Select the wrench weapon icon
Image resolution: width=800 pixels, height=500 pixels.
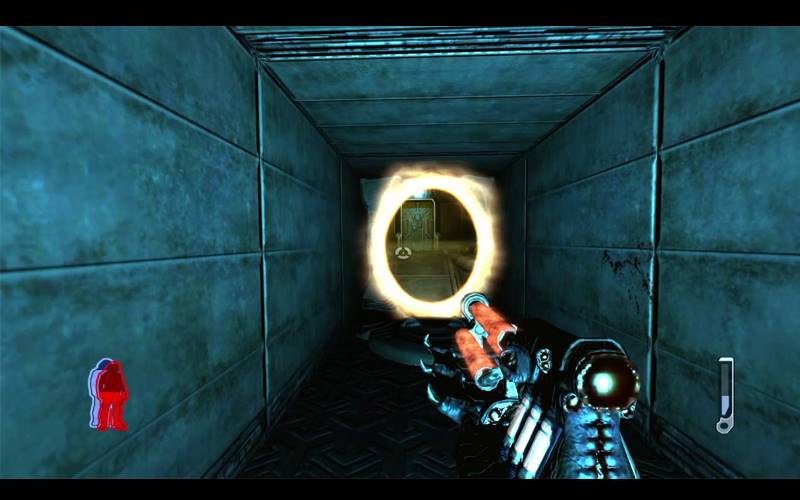click(x=725, y=395)
